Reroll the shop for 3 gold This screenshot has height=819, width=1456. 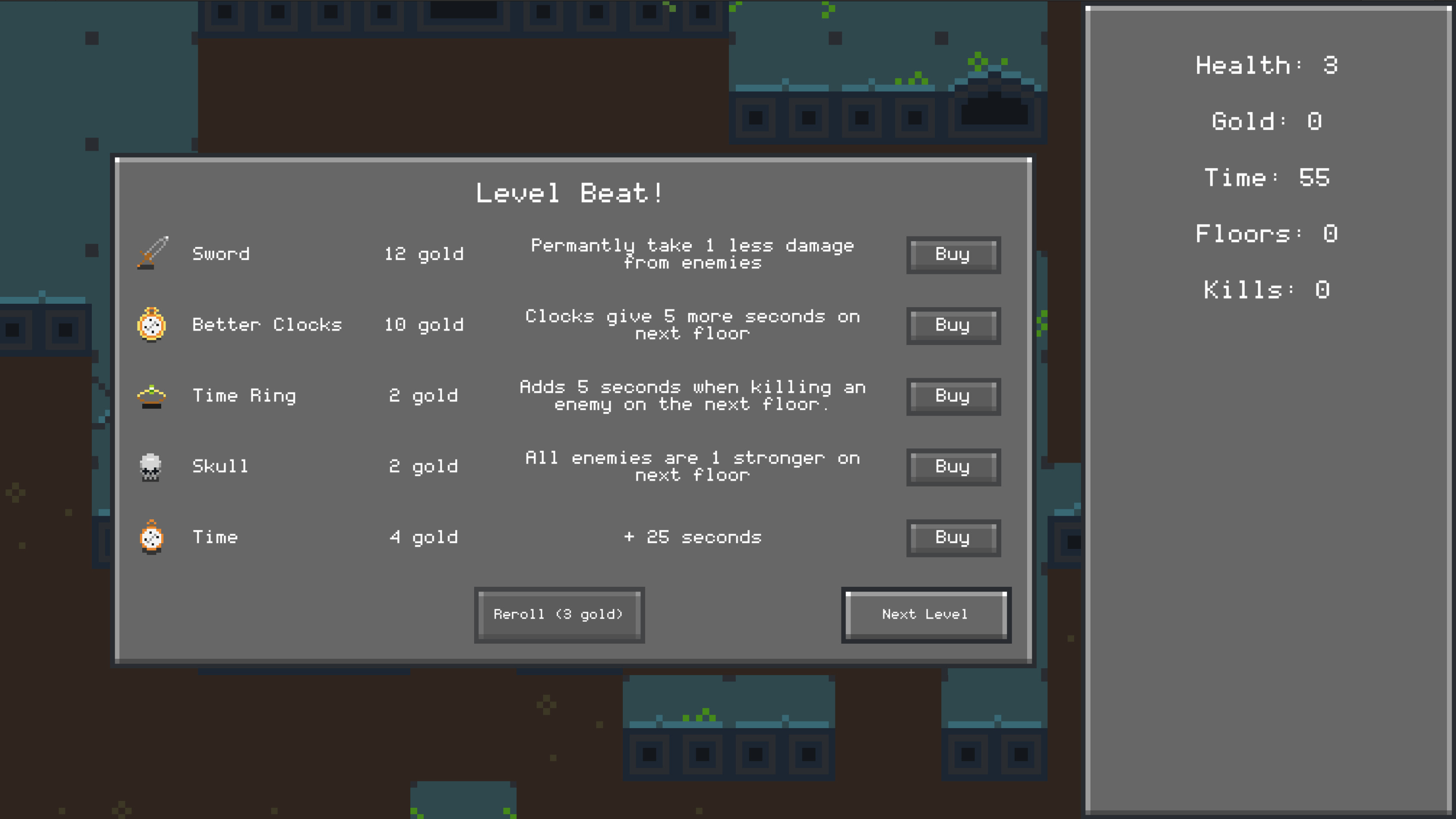point(559,614)
